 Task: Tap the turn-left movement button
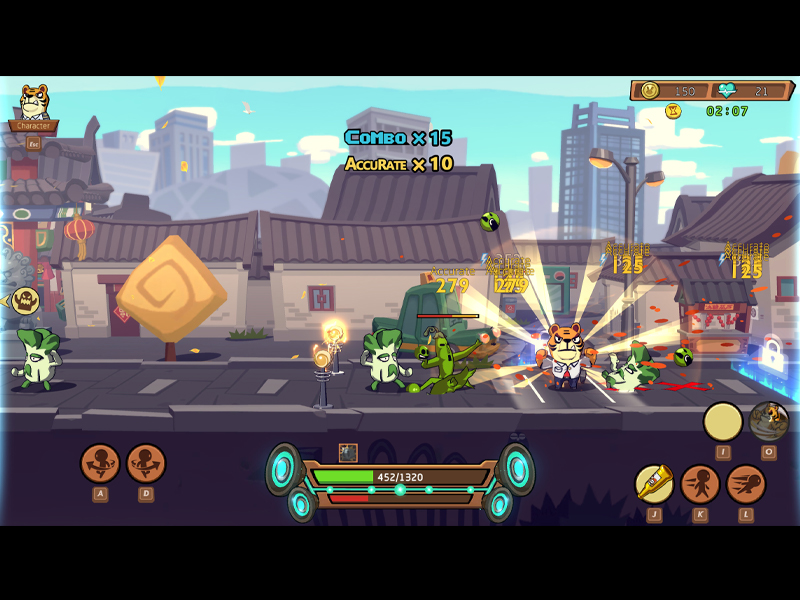(x=100, y=463)
